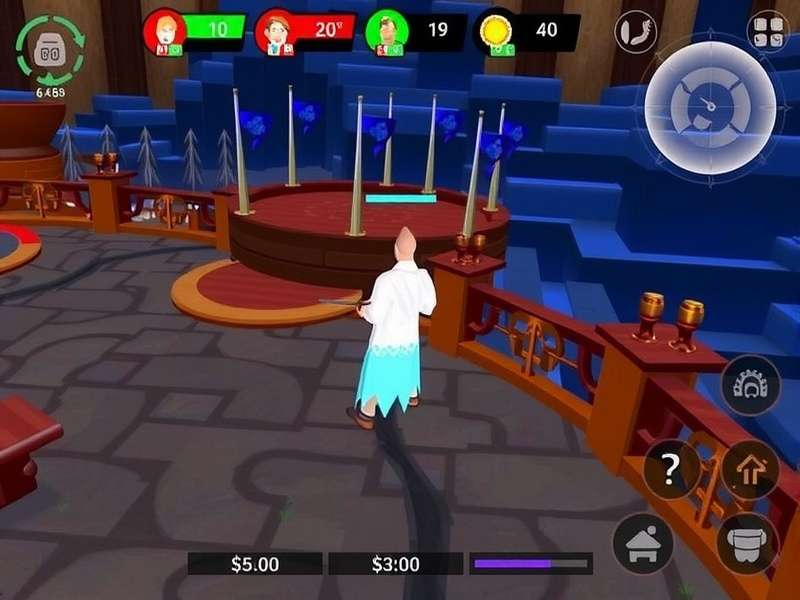The height and width of the screenshot is (600, 800).
Task: Select the green-background player portrait
Action: 386,32
